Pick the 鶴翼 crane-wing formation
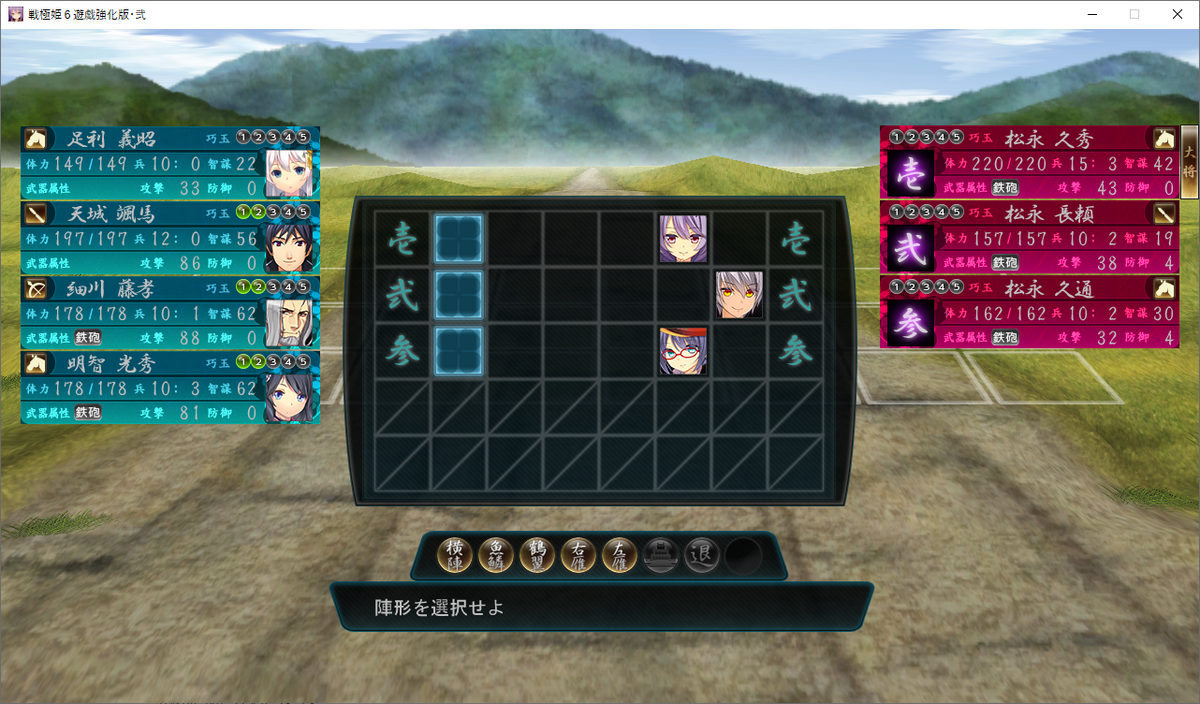This screenshot has height=704, width=1200. click(x=538, y=555)
